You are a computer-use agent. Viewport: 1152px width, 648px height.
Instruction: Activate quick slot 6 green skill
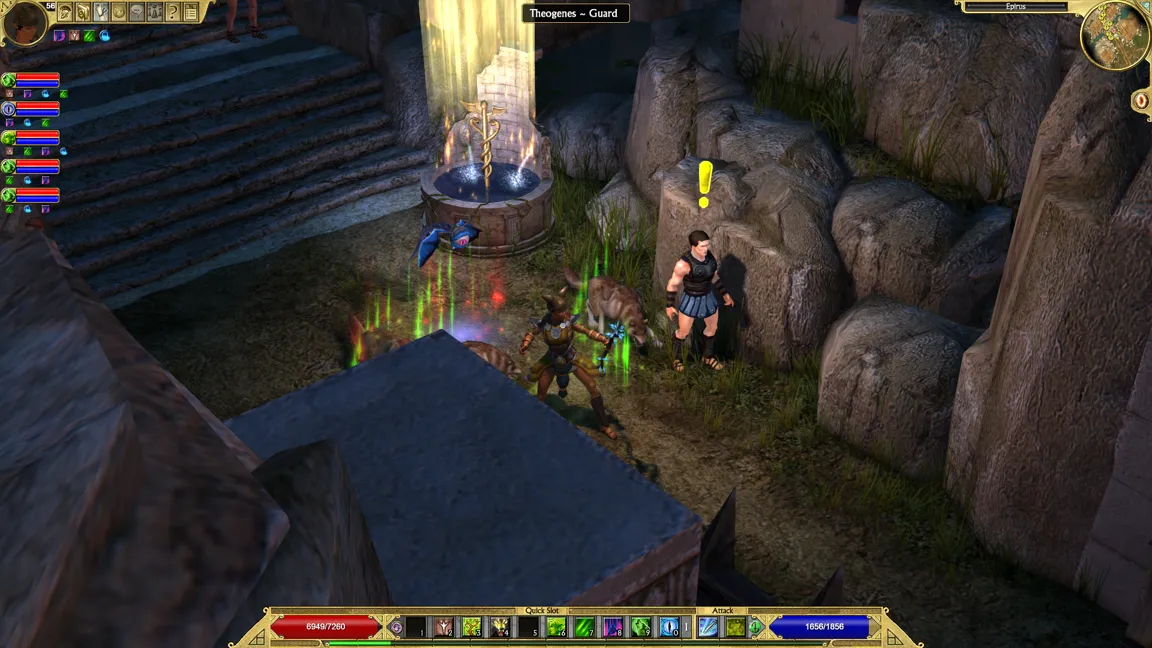pos(556,627)
